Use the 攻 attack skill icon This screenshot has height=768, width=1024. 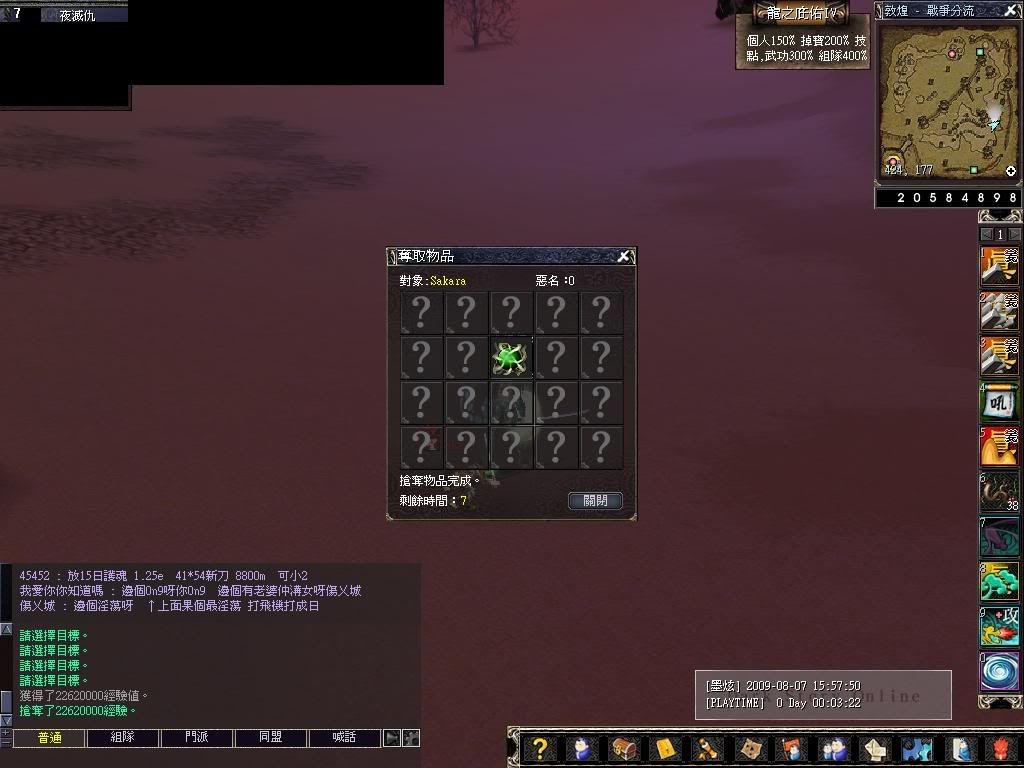[x=999, y=627]
